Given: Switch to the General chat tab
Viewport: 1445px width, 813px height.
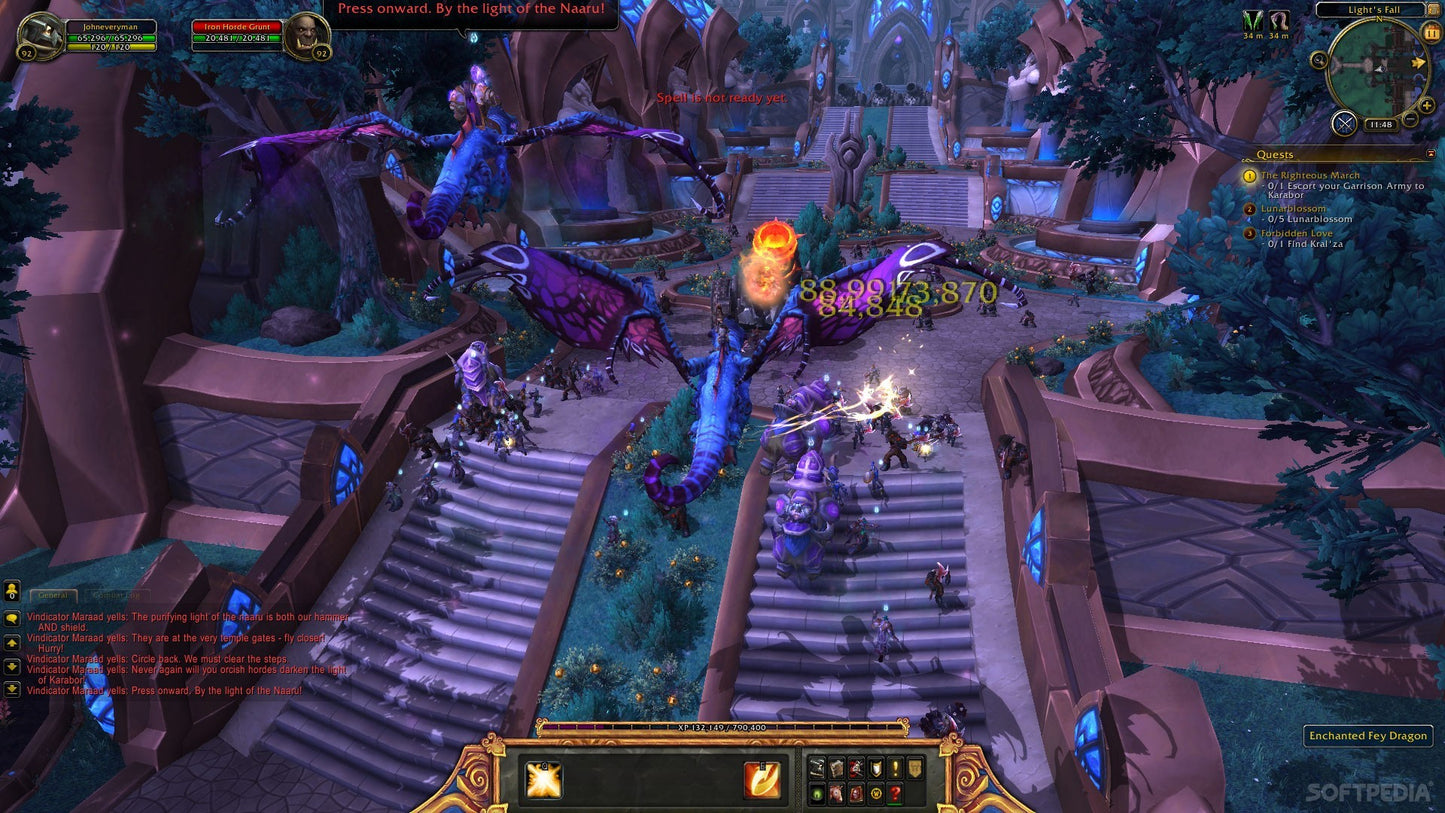Looking at the screenshot, I should 53,595.
